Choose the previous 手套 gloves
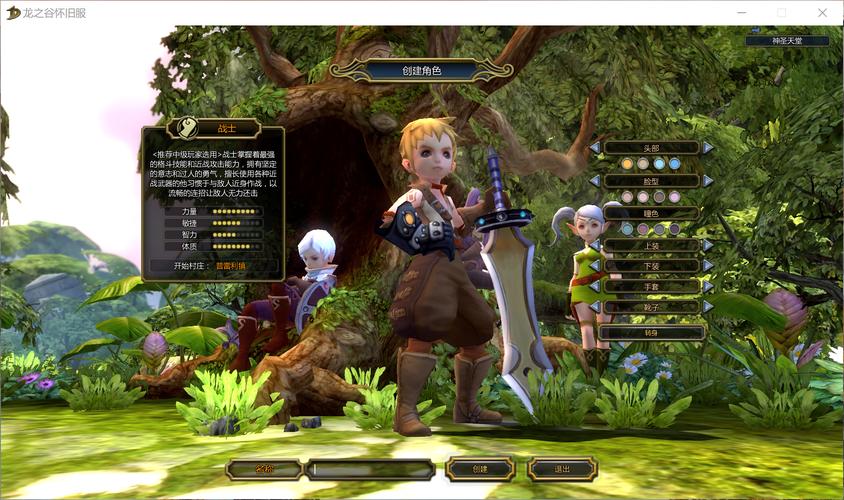Image resolution: width=844 pixels, height=500 pixels. point(595,286)
